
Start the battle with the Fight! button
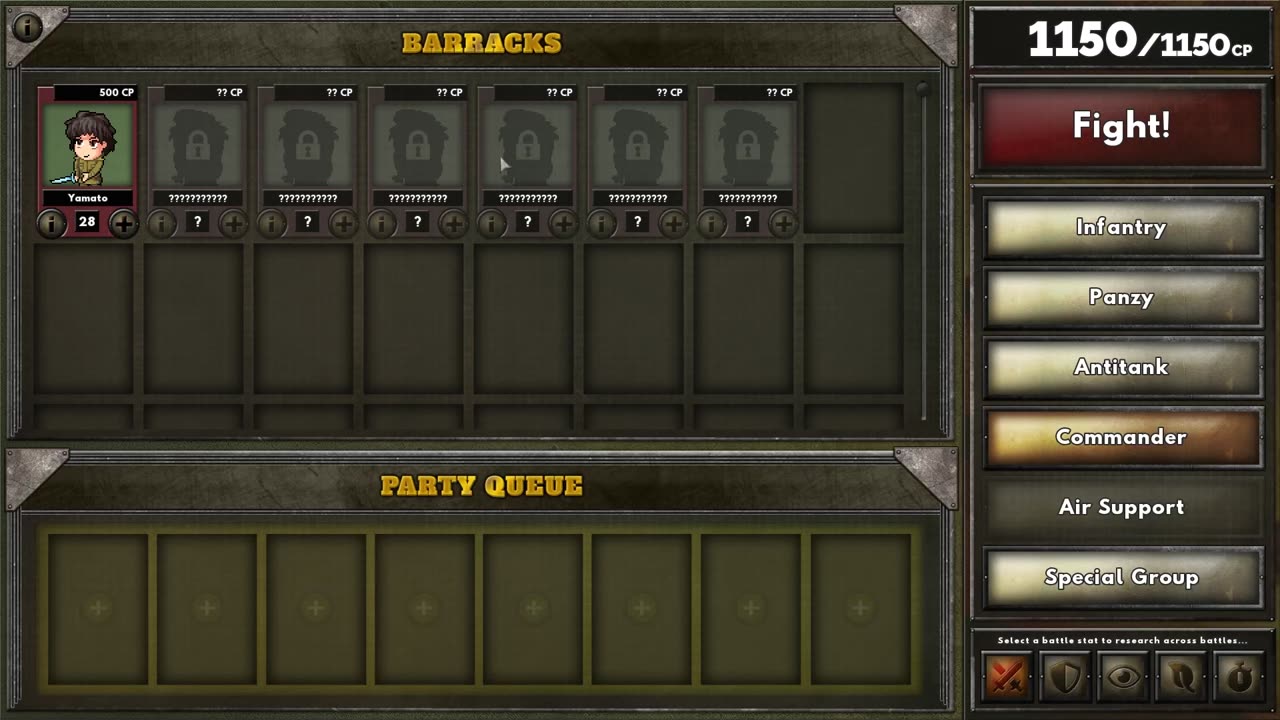tap(1121, 126)
